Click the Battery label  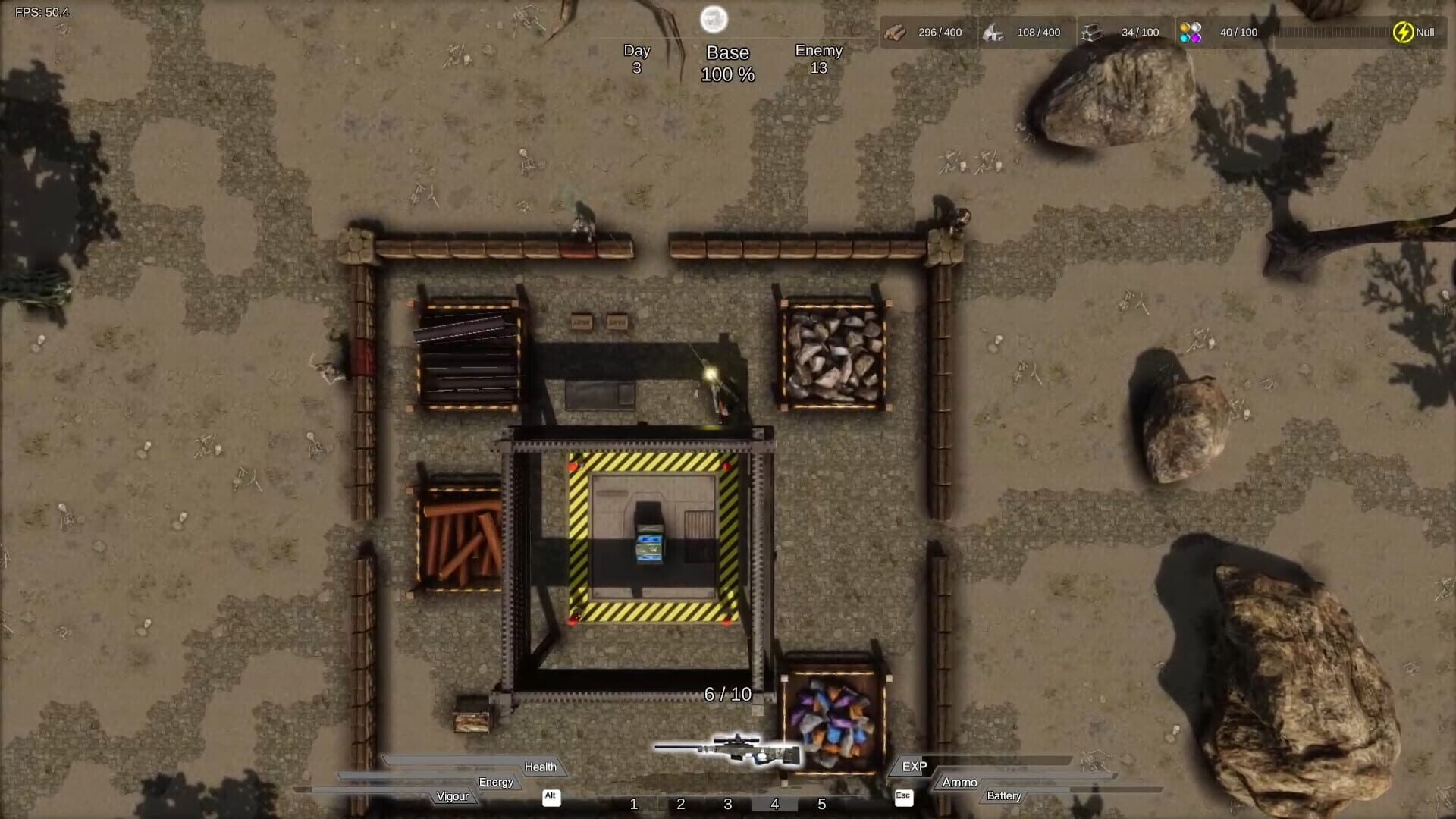(x=1004, y=795)
